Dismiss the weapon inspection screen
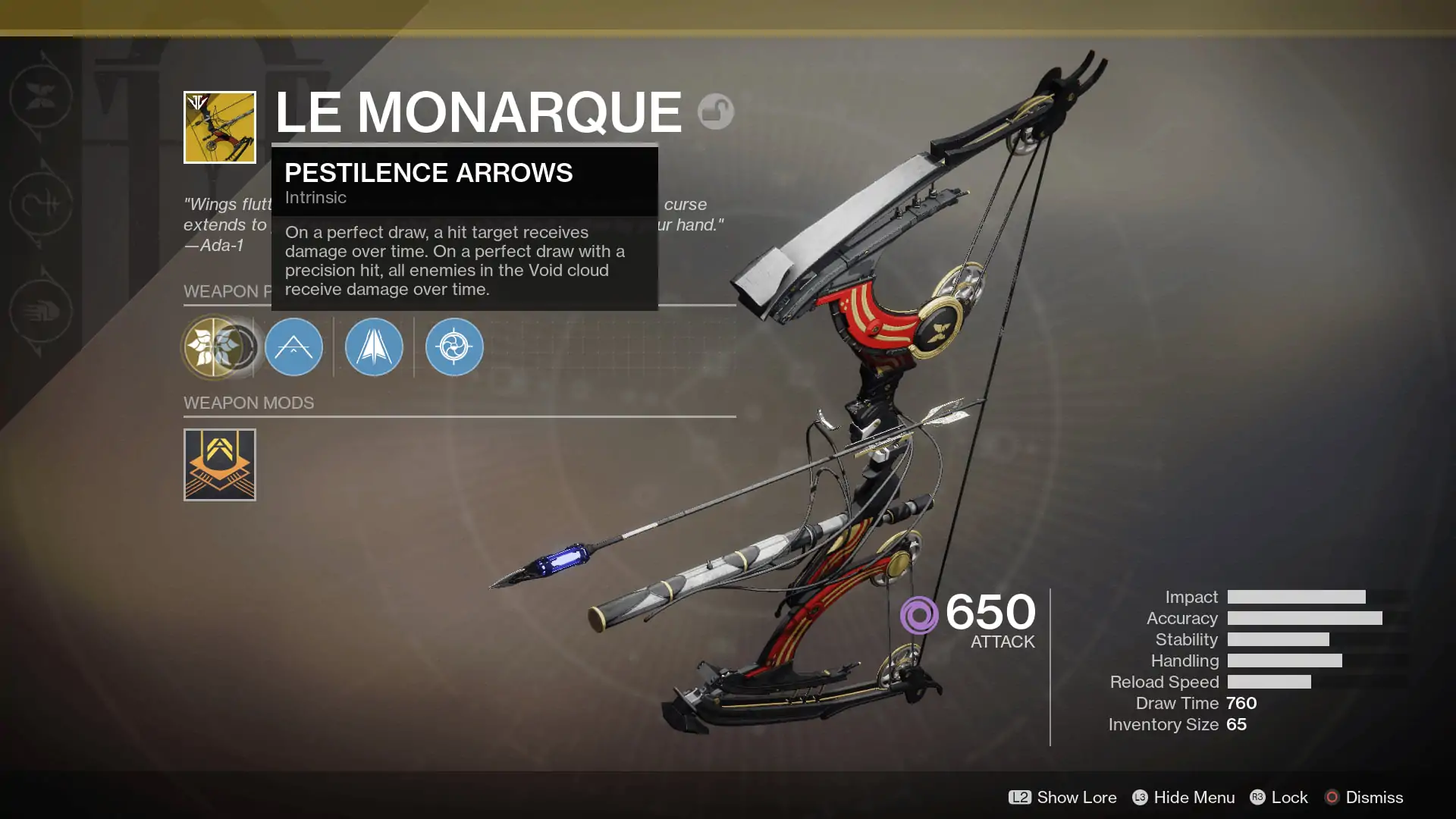Viewport: 1456px width, 819px height. (x=1374, y=798)
